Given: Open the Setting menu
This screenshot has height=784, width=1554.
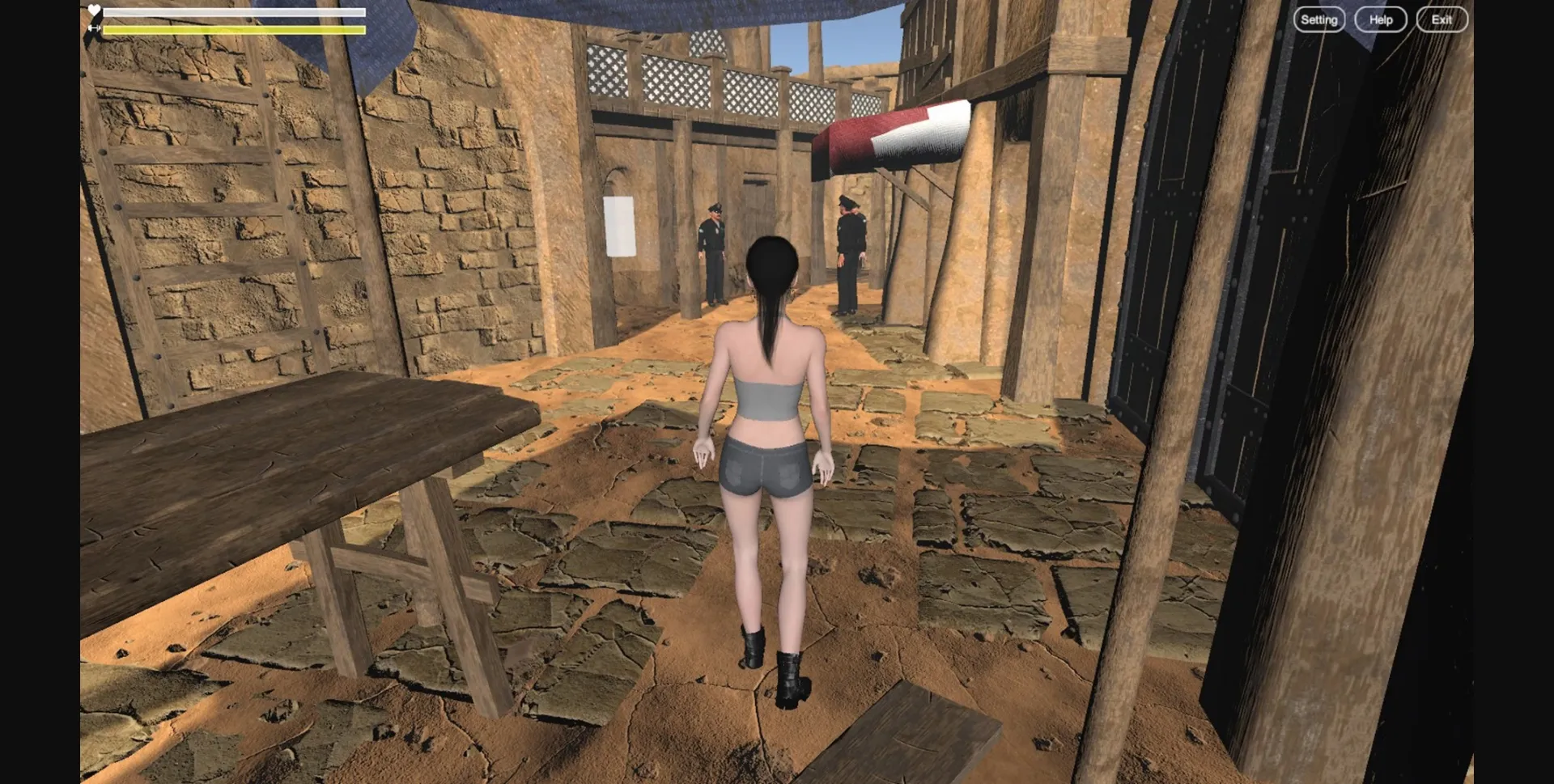Looking at the screenshot, I should [1319, 19].
